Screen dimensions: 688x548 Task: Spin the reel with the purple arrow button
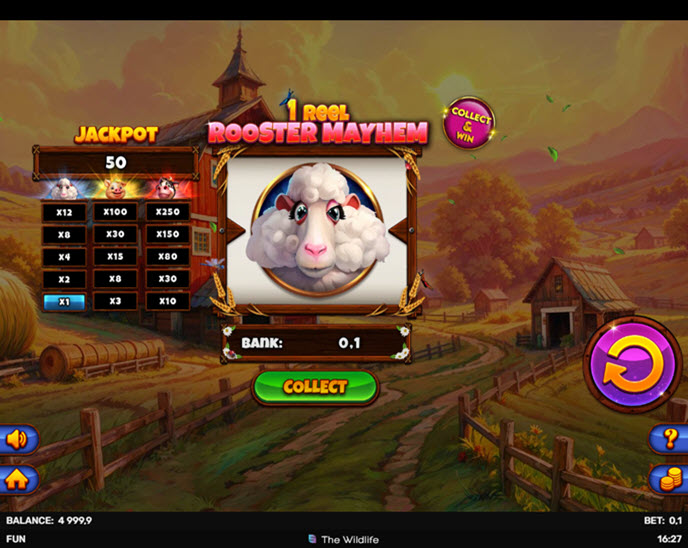pos(631,364)
